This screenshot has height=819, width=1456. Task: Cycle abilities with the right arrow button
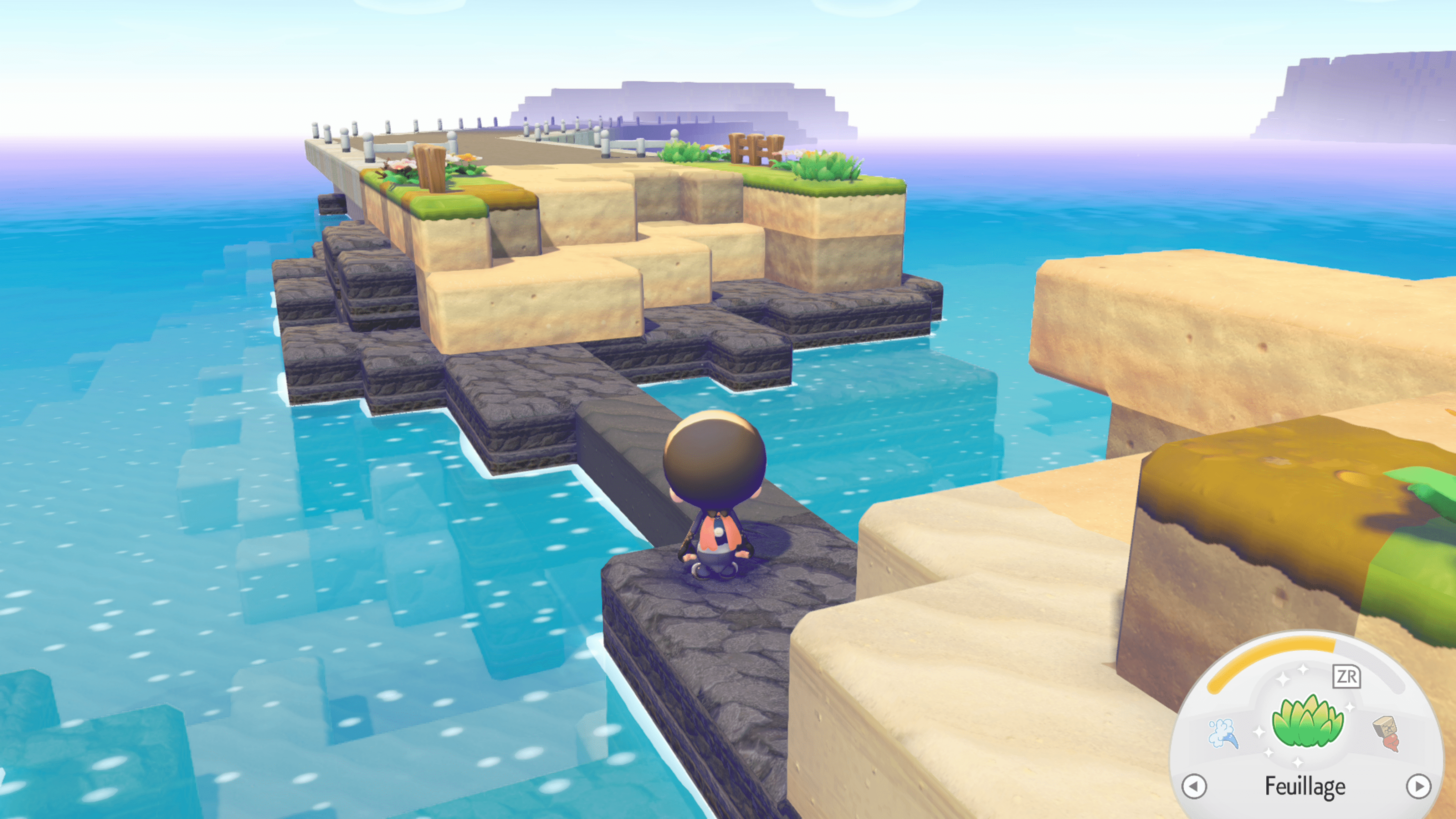tap(1418, 786)
